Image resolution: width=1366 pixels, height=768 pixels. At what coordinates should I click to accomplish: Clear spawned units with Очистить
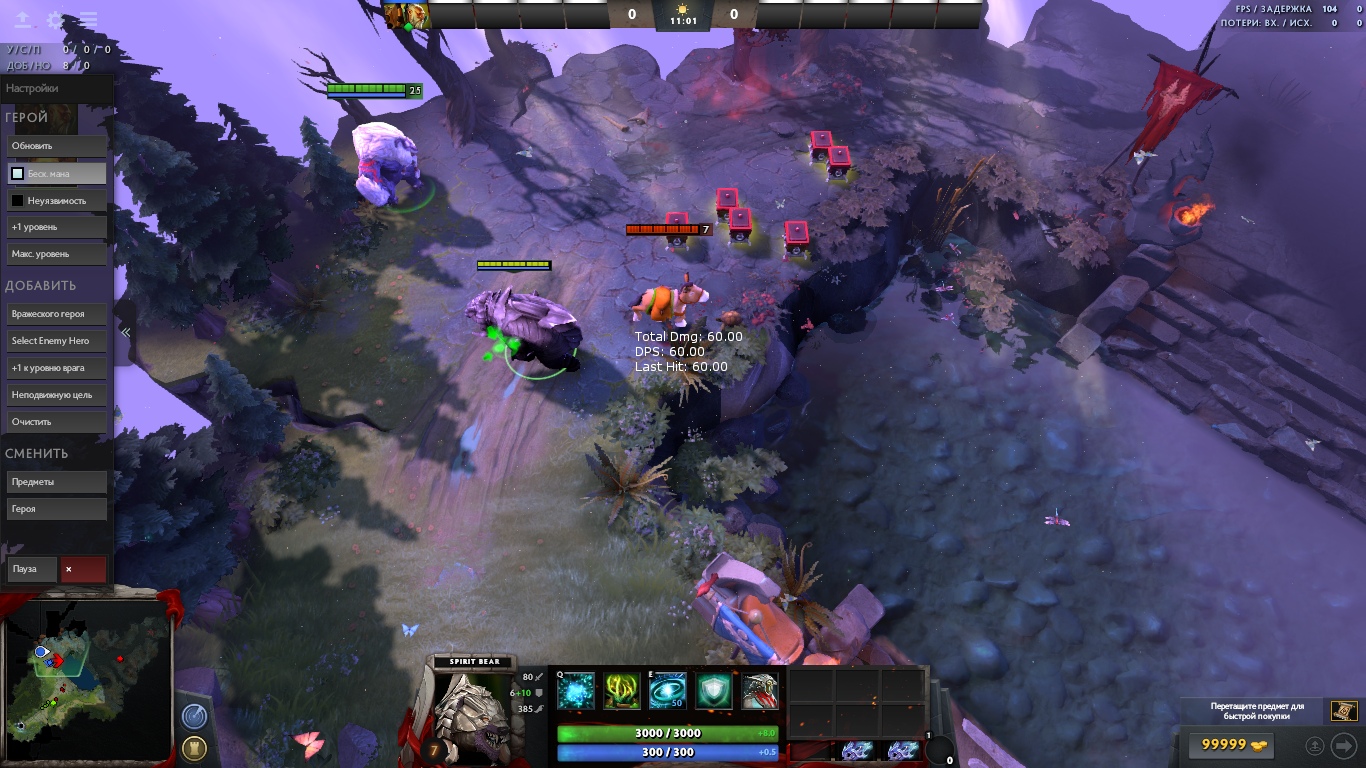tap(57, 422)
